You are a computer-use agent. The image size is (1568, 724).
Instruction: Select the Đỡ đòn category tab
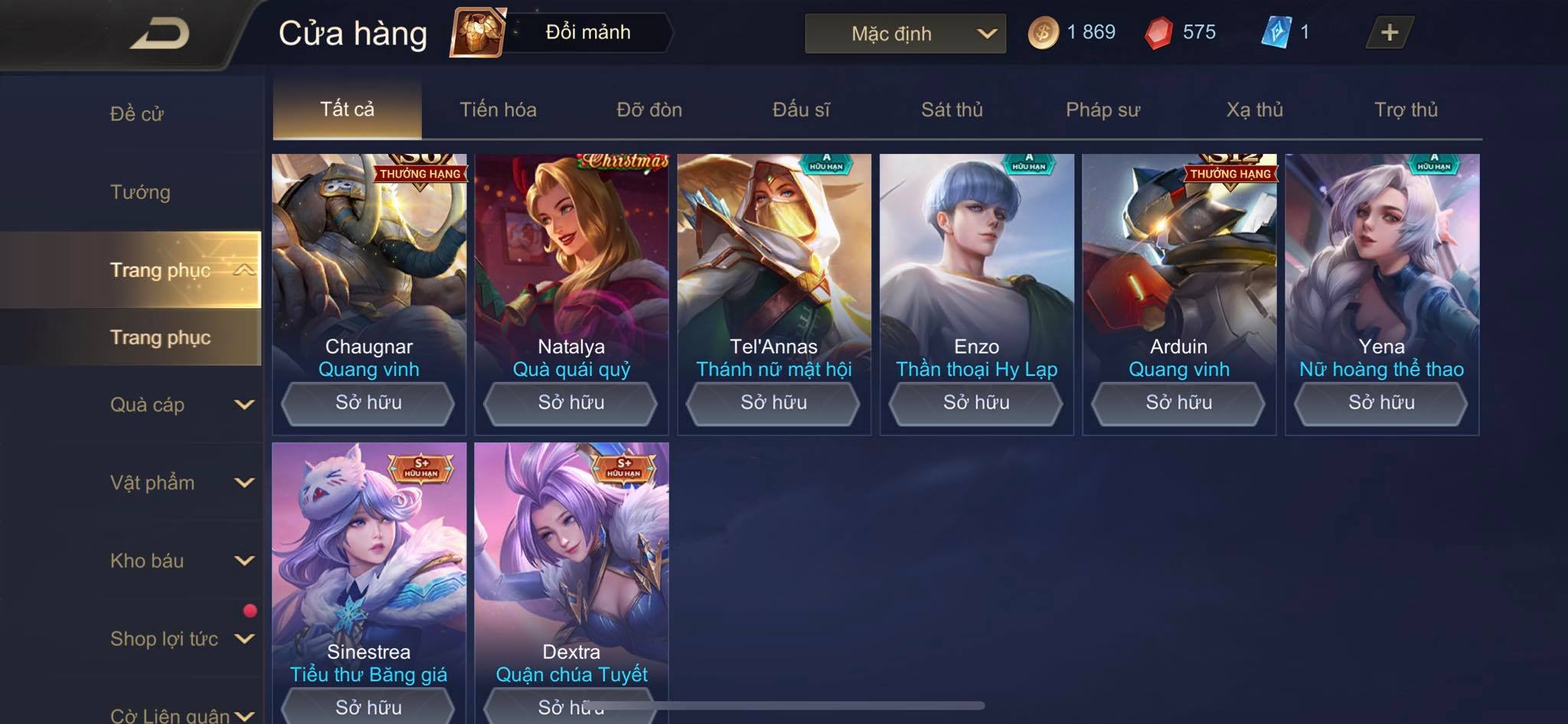pos(649,109)
